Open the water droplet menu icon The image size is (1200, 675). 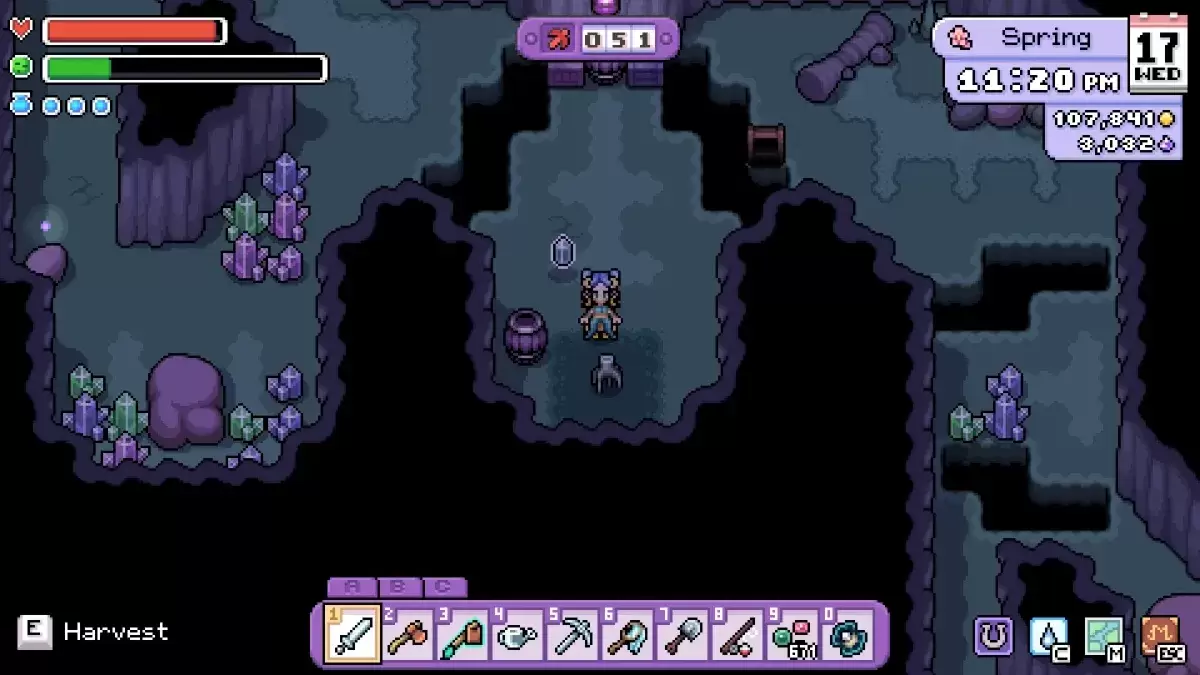tap(1048, 636)
